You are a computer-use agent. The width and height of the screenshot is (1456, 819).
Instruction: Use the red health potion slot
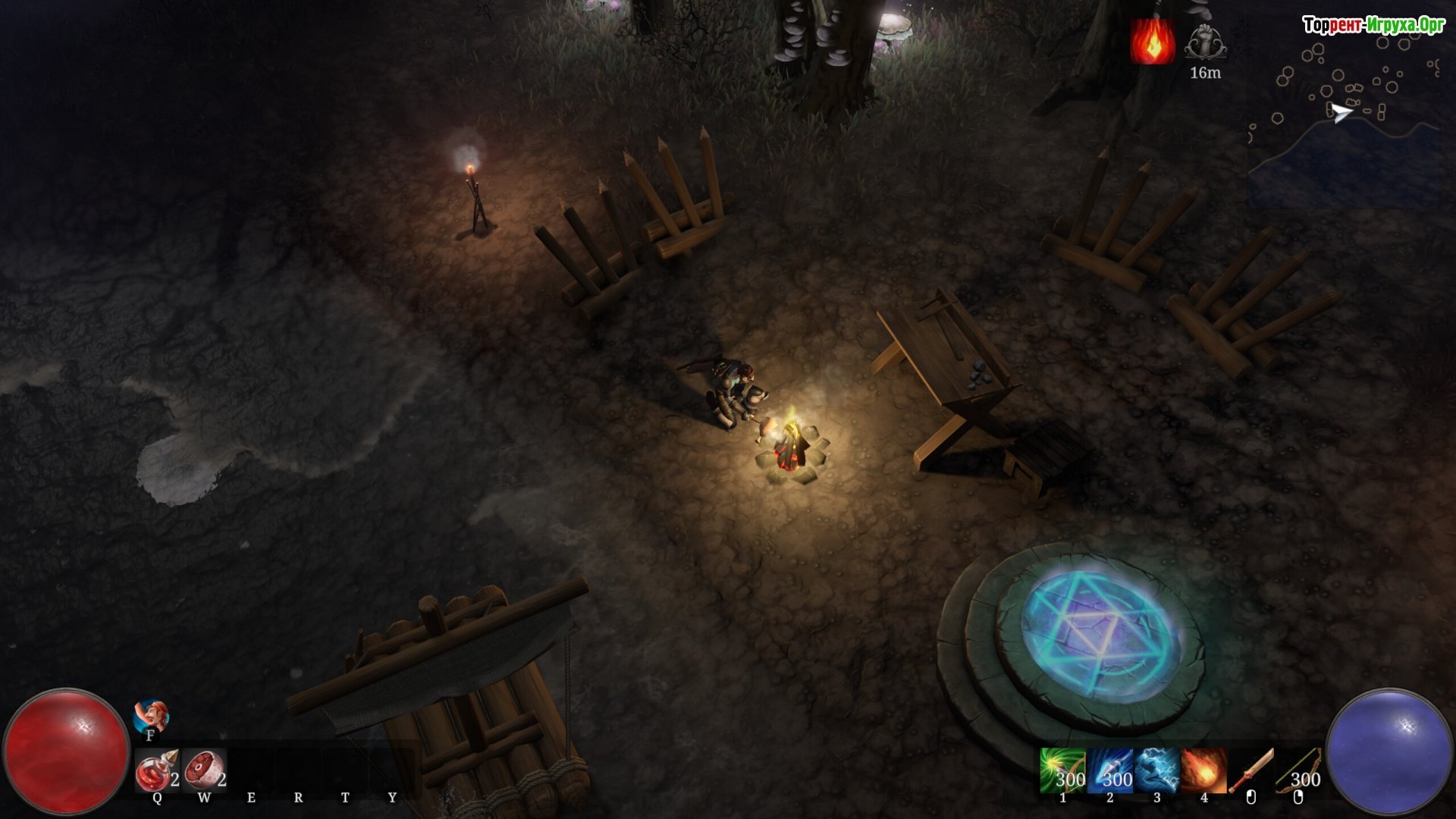click(157, 771)
